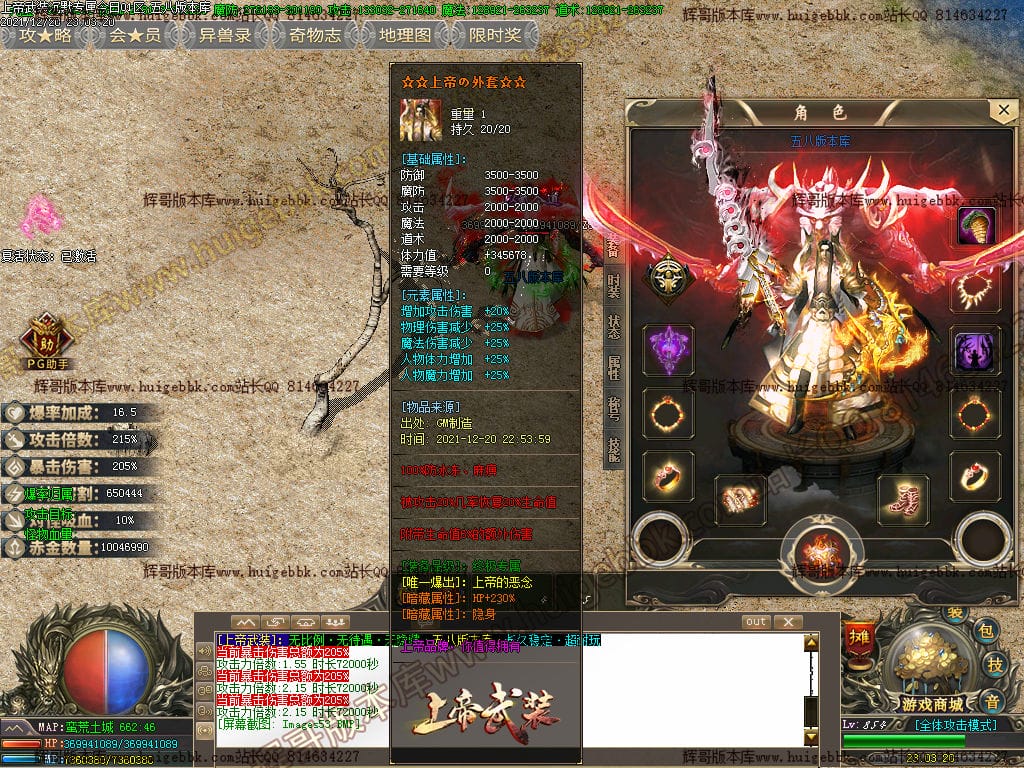Click the chat window's out button
1024x768 pixels.
(x=756, y=622)
